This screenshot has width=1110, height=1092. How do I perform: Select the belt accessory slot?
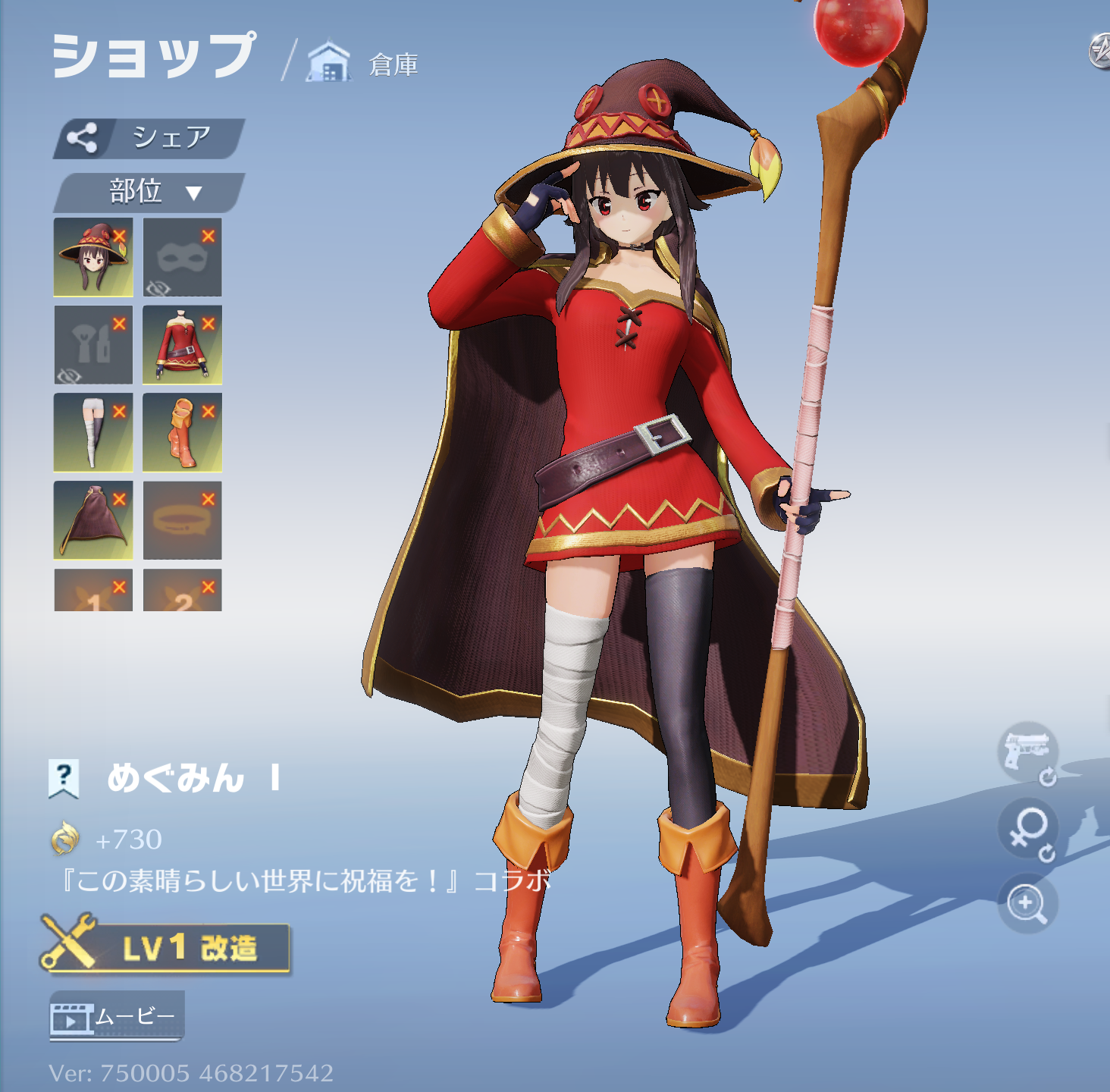182,520
